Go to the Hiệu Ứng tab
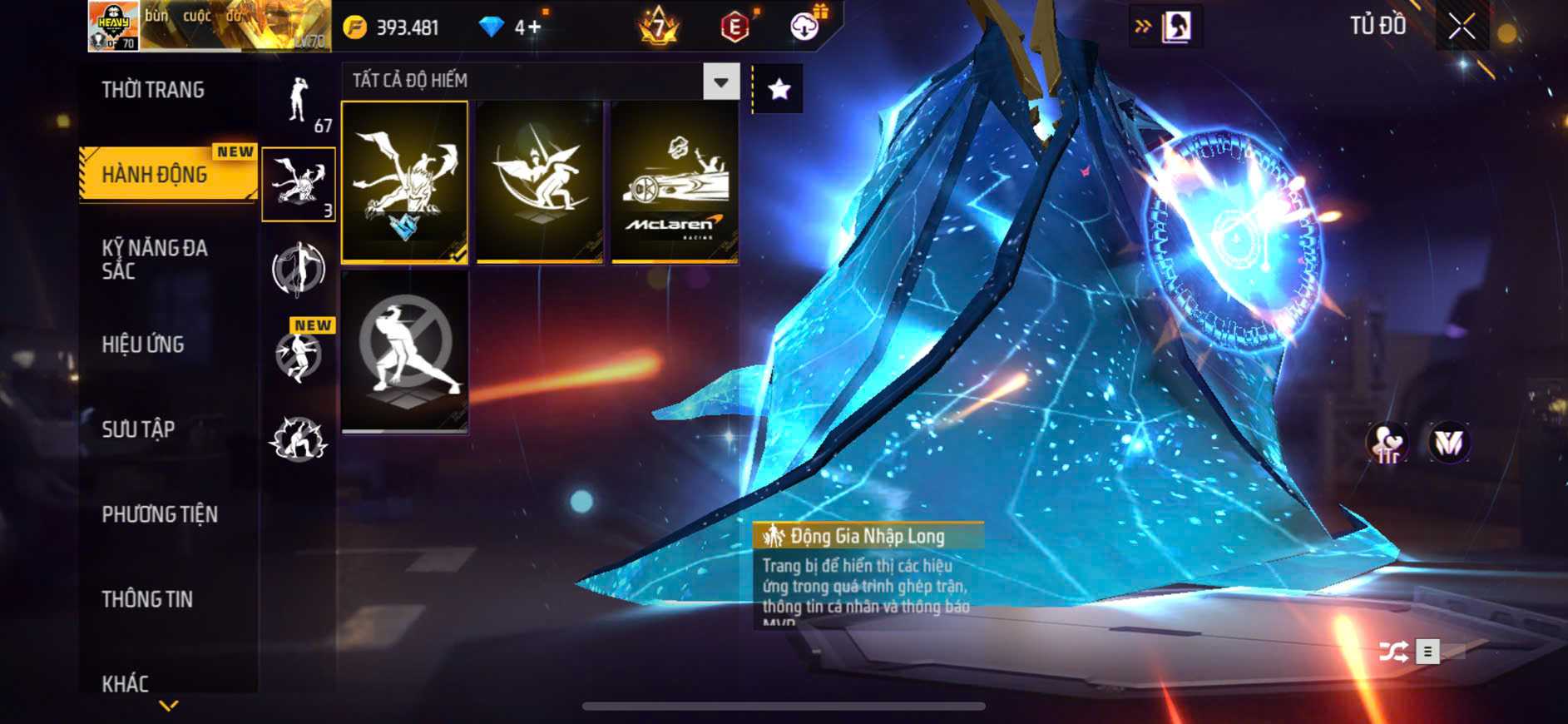Viewport: 1568px width, 724px height. pos(143,345)
